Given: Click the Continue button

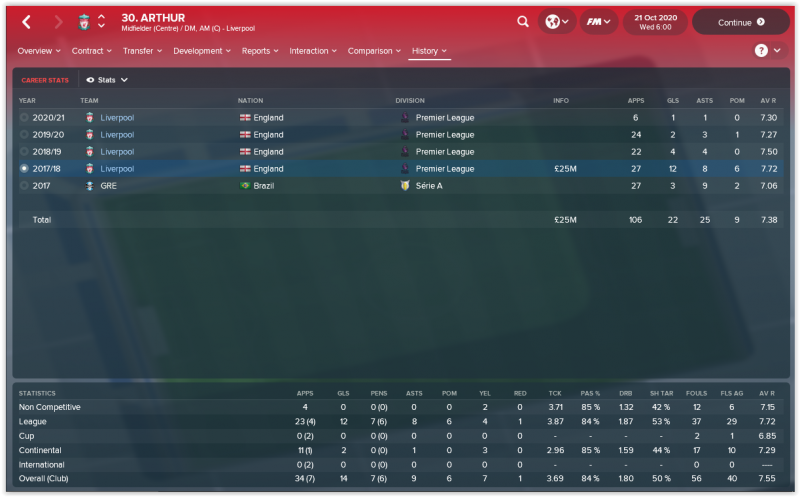Looking at the screenshot, I should 741,21.
